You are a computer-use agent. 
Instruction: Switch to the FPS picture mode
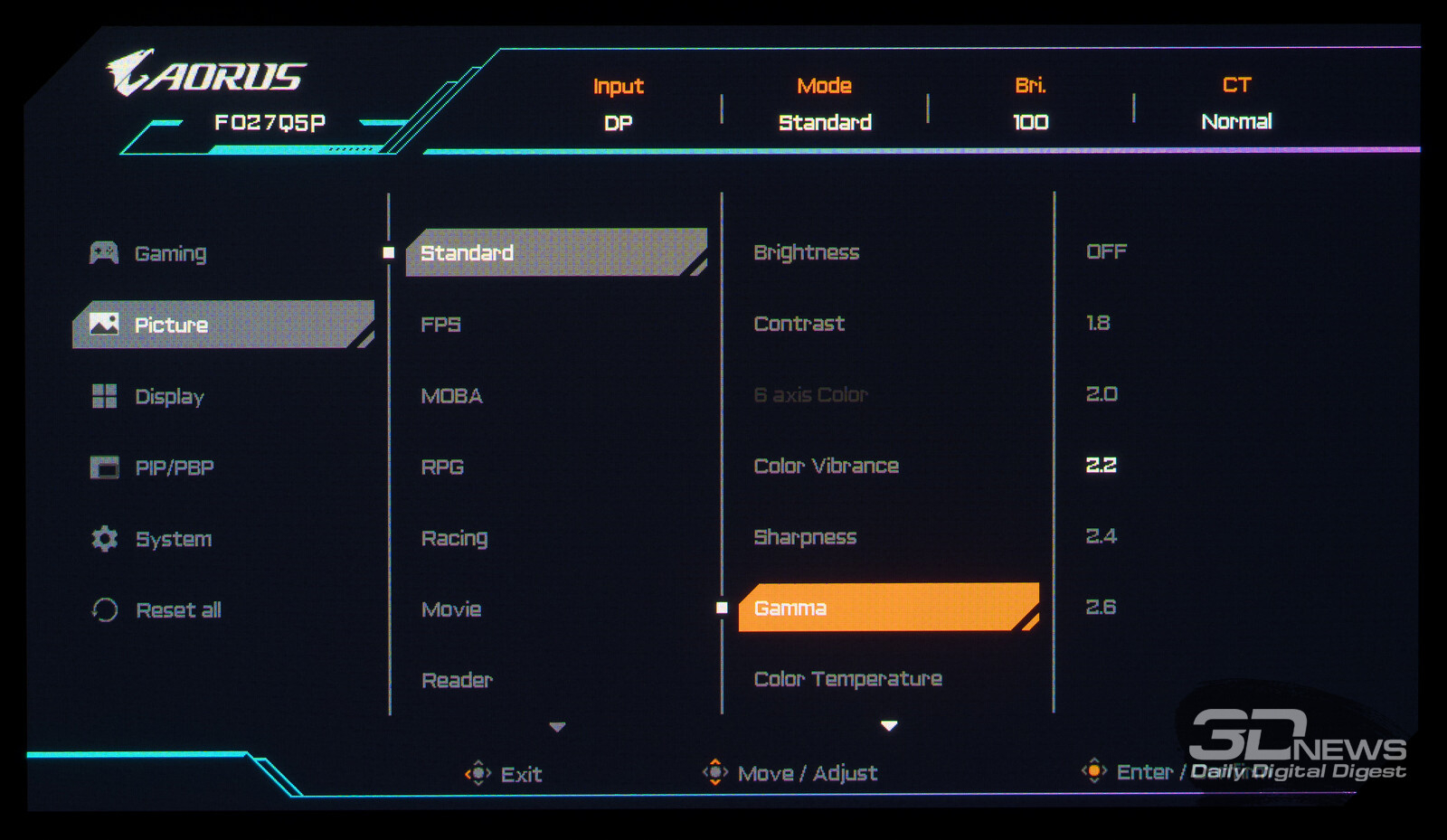click(x=440, y=325)
